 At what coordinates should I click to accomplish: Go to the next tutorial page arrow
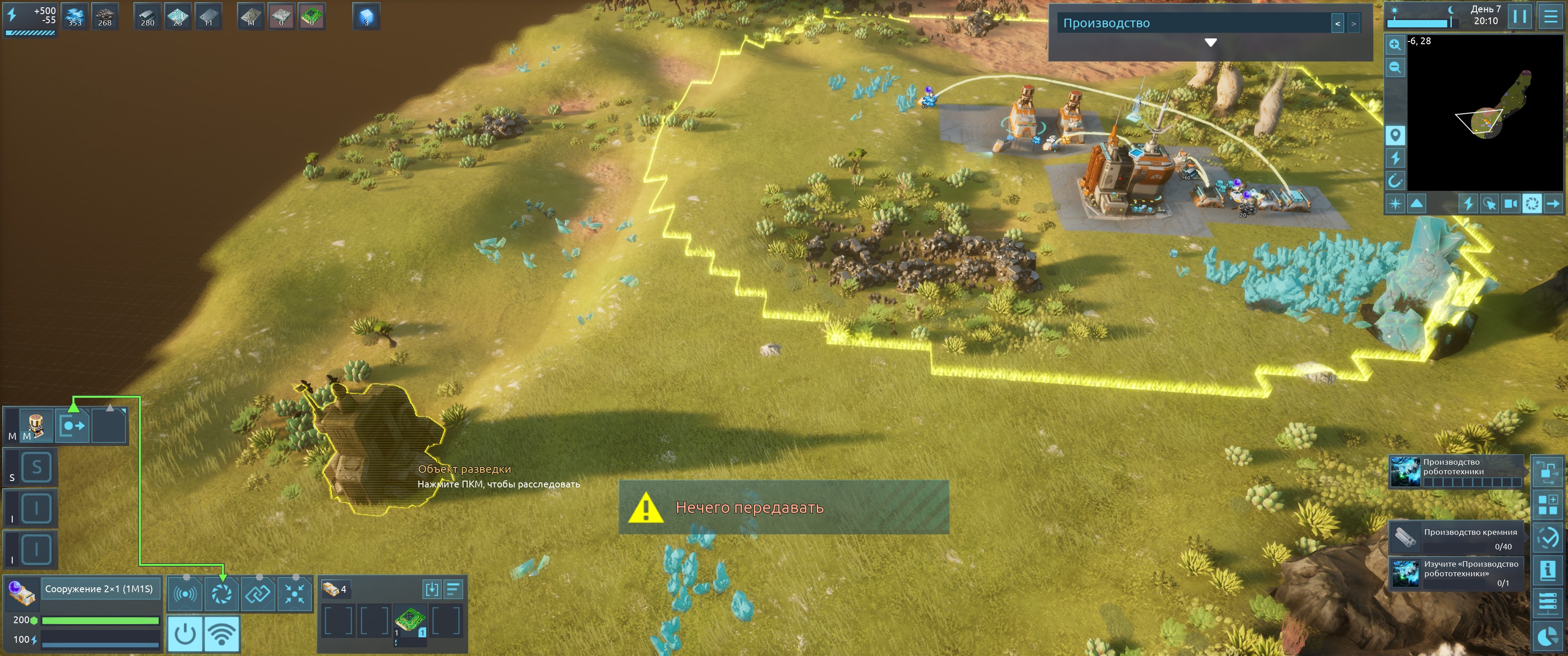coord(1353,24)
